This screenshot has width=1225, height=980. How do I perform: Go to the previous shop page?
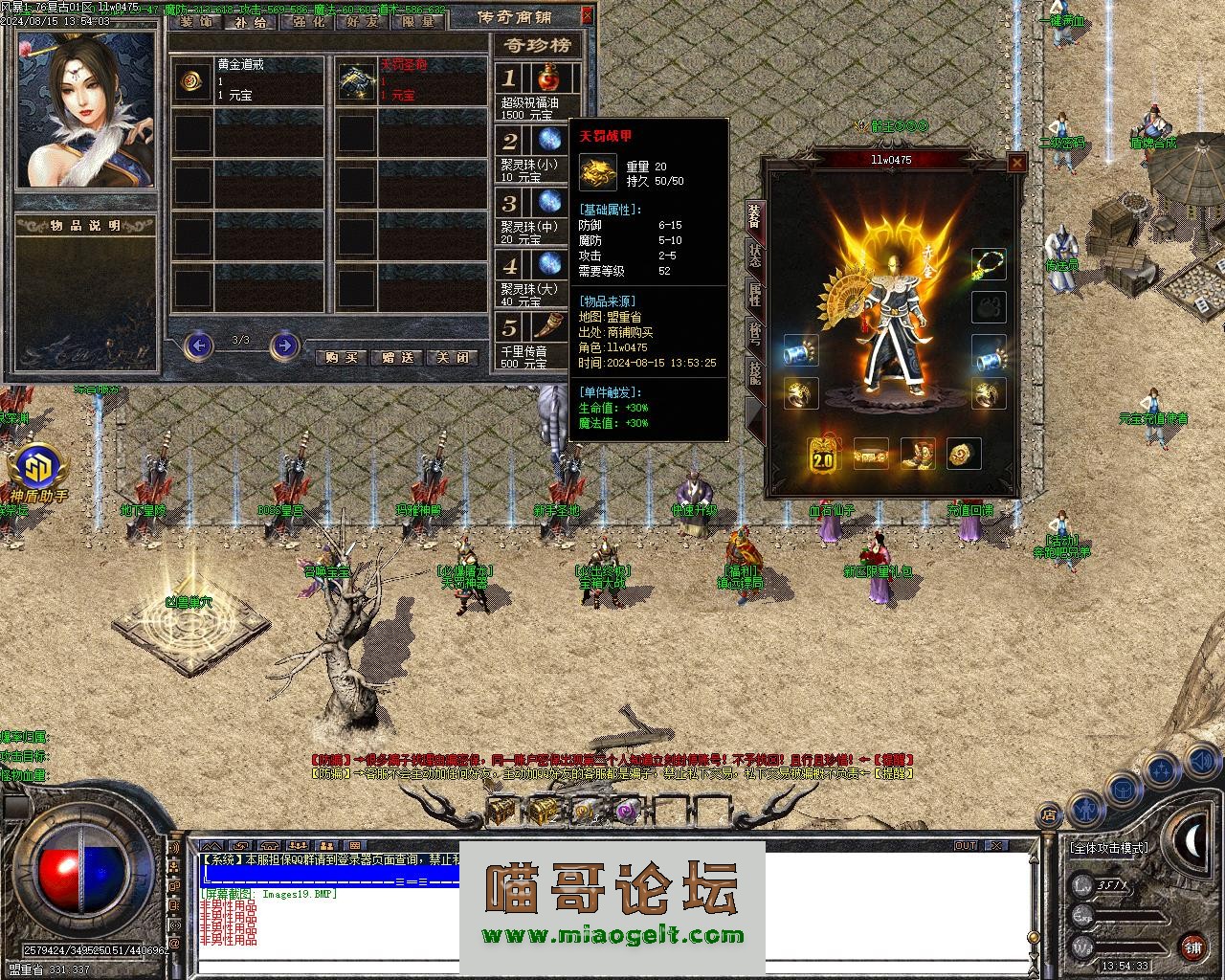click(198, 345)
